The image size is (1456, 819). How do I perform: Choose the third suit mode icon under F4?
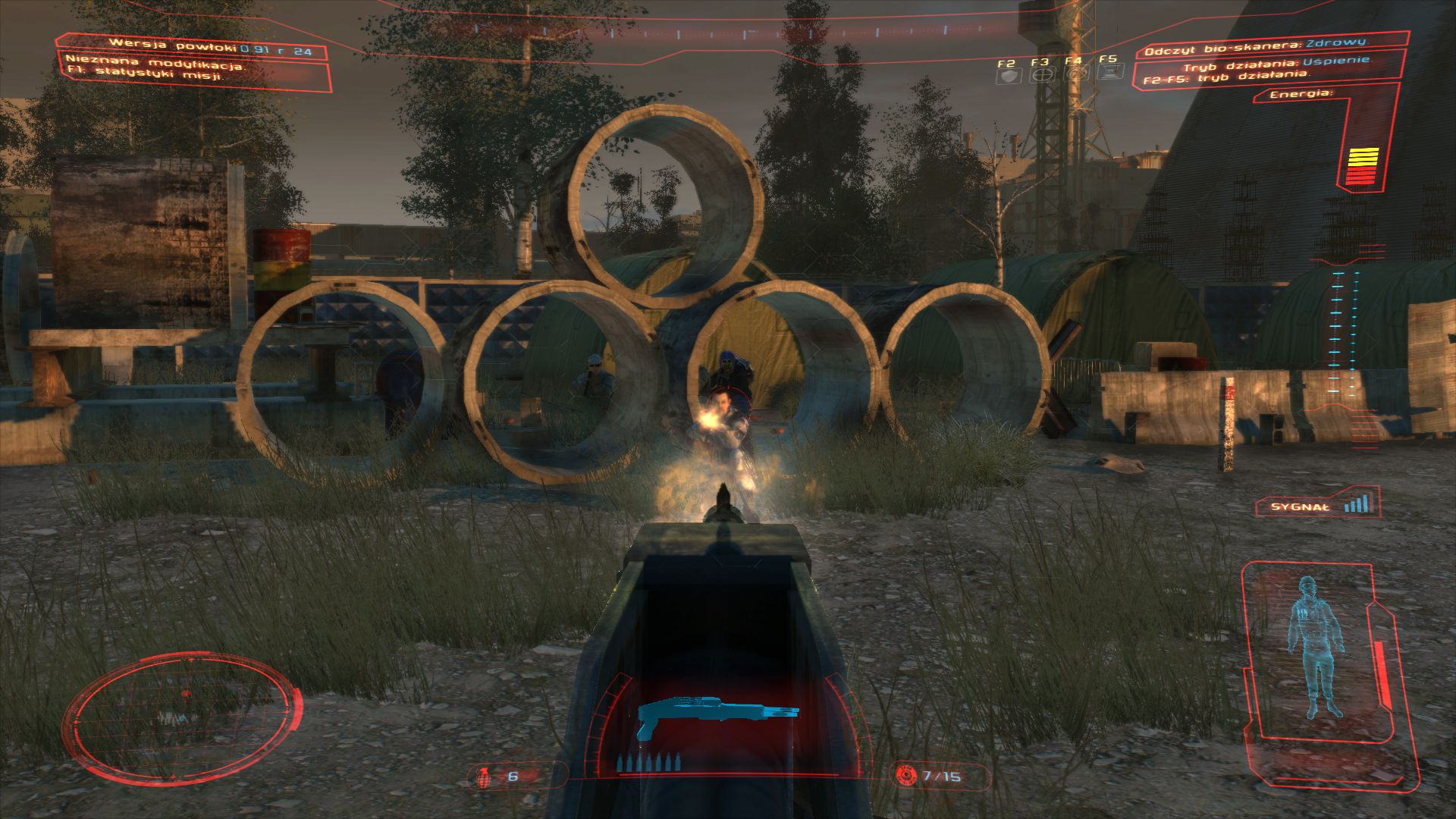(x=1076, y=74)
